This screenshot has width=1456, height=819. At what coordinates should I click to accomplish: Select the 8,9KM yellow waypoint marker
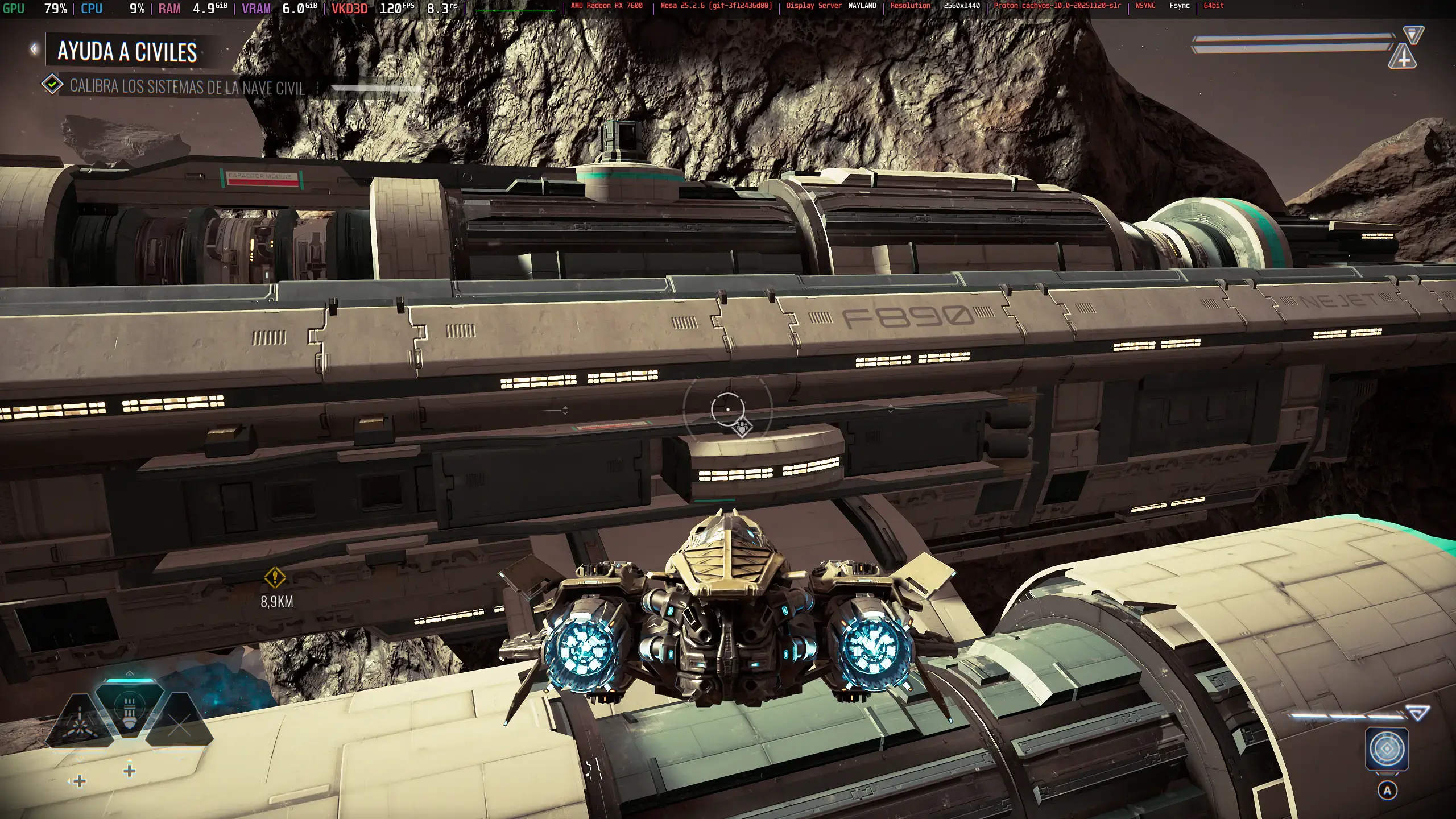(x=275, y=577)
